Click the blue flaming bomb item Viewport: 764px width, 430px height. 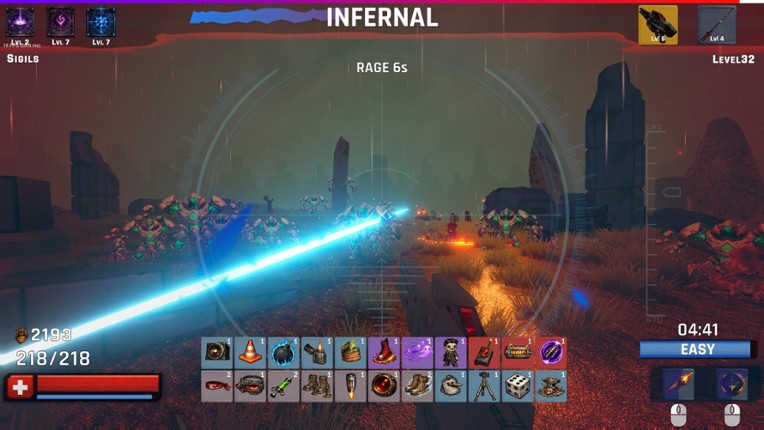point(283,352)
